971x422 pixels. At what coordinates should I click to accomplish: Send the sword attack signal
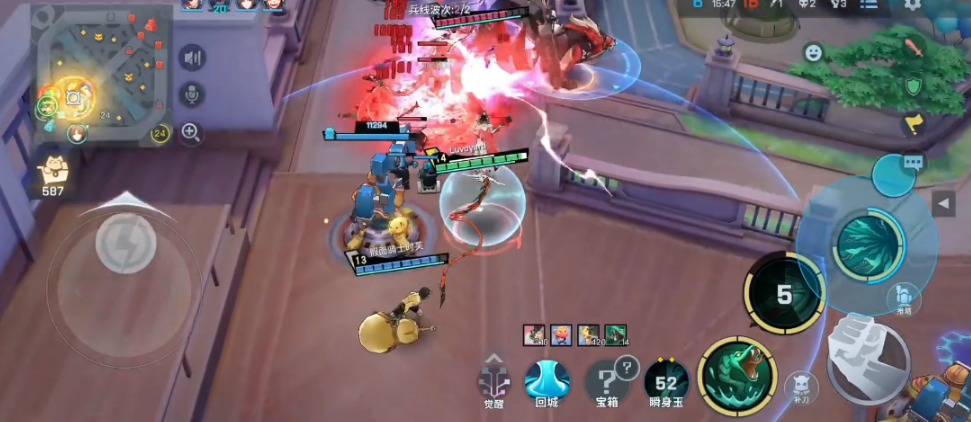coord(912,48)
